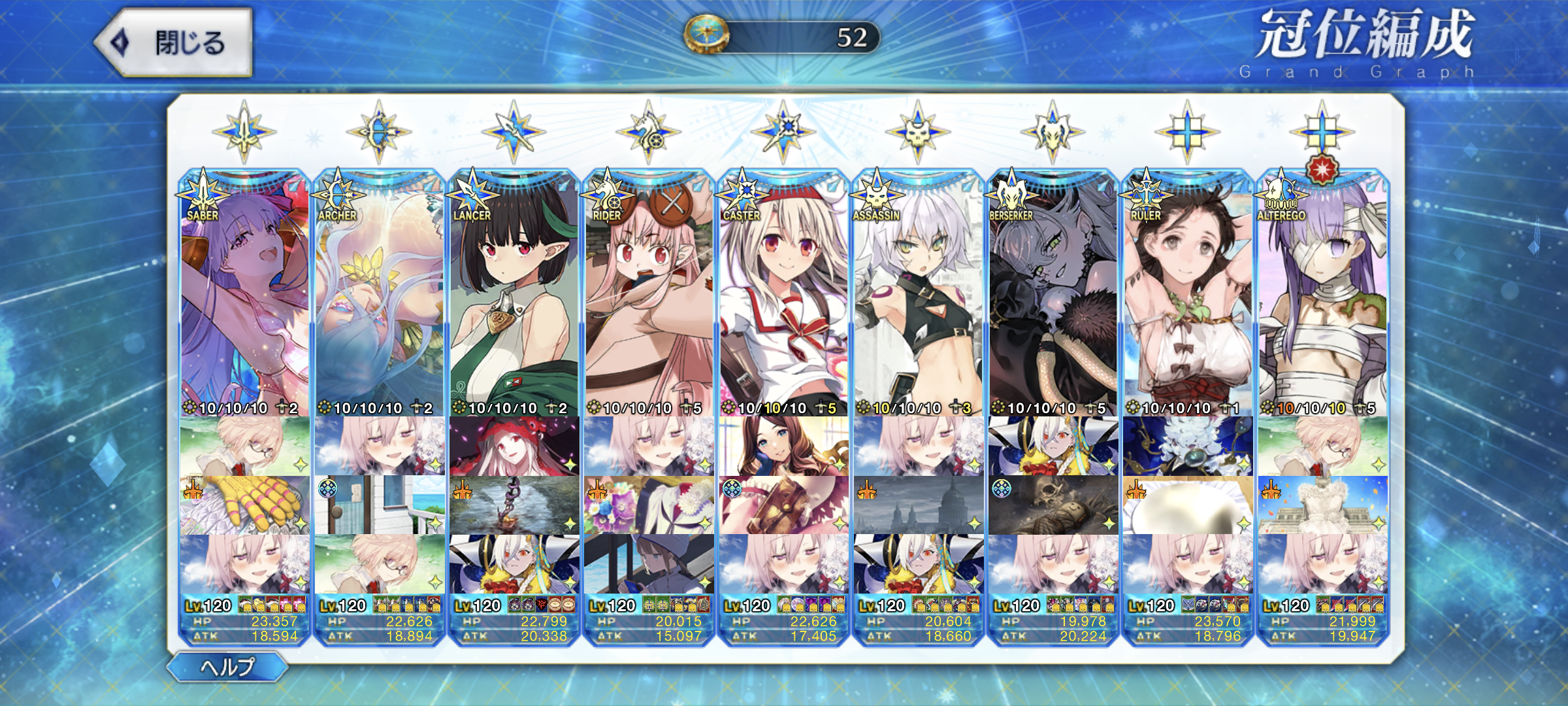Select the white dress craft essence slot

pos(1322,505)
